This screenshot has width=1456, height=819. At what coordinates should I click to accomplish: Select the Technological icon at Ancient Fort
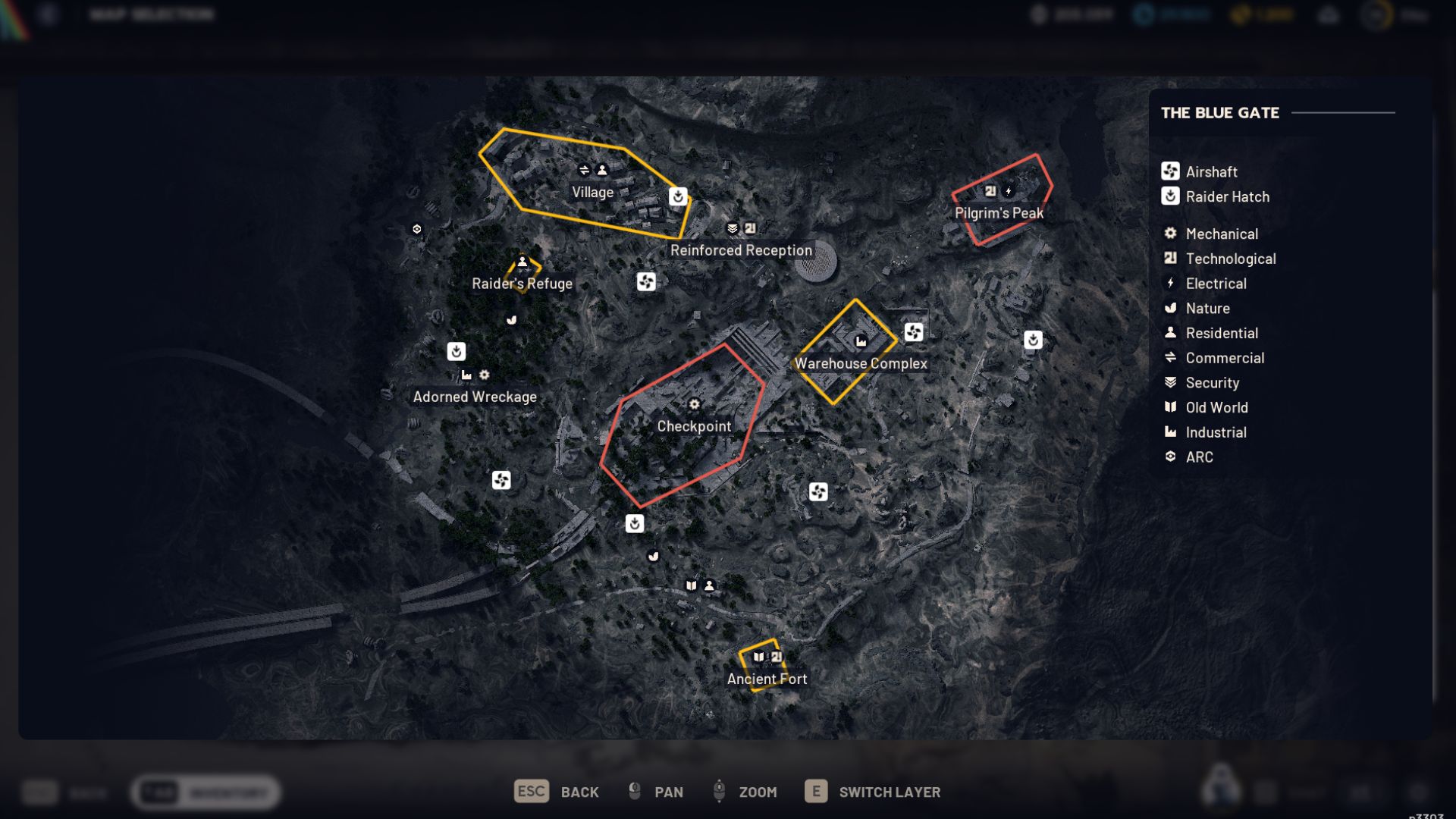point(778,657)
